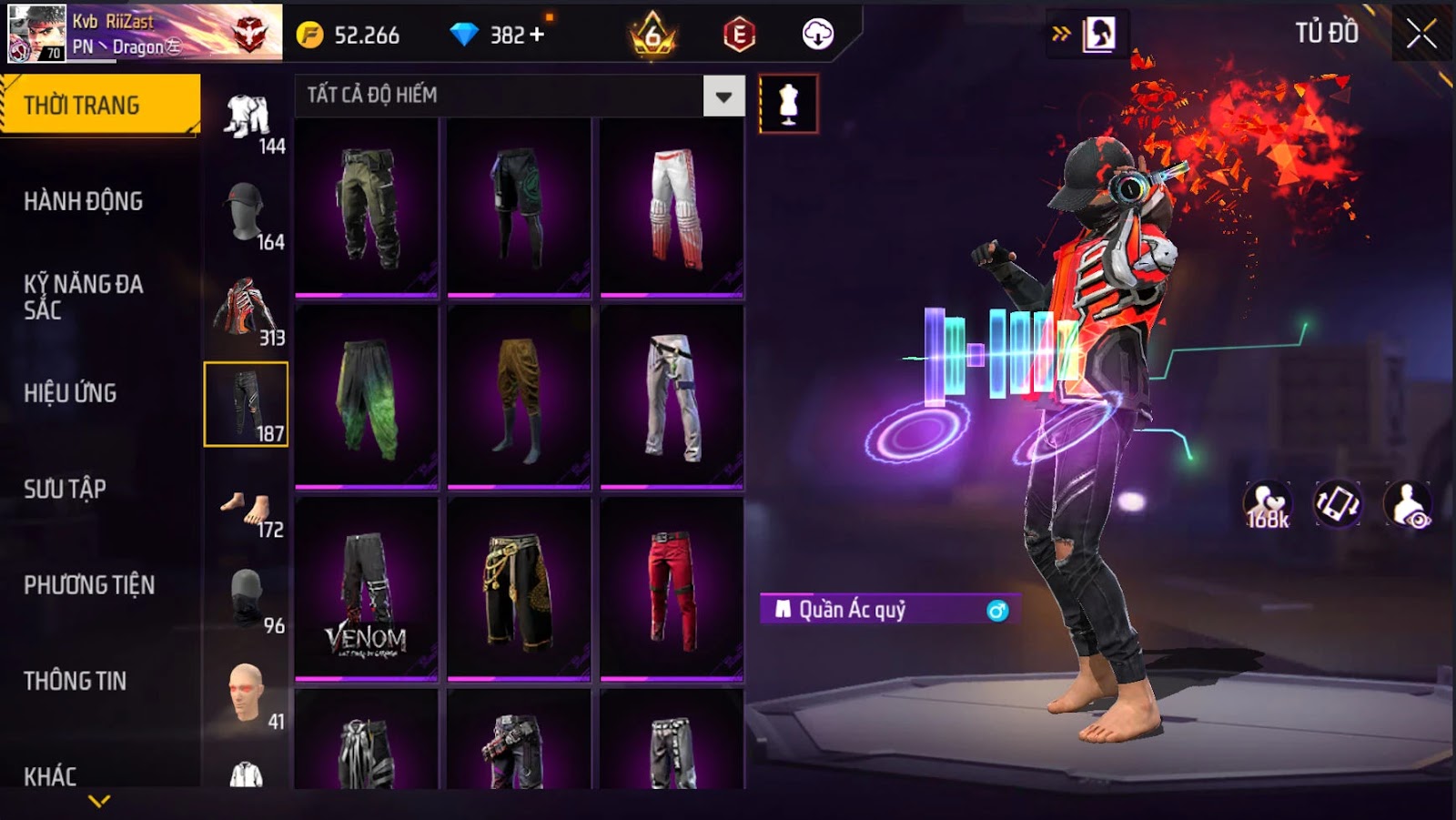Click the mannequin outfit preview button

pyautogui.click(x=788, y=104)
